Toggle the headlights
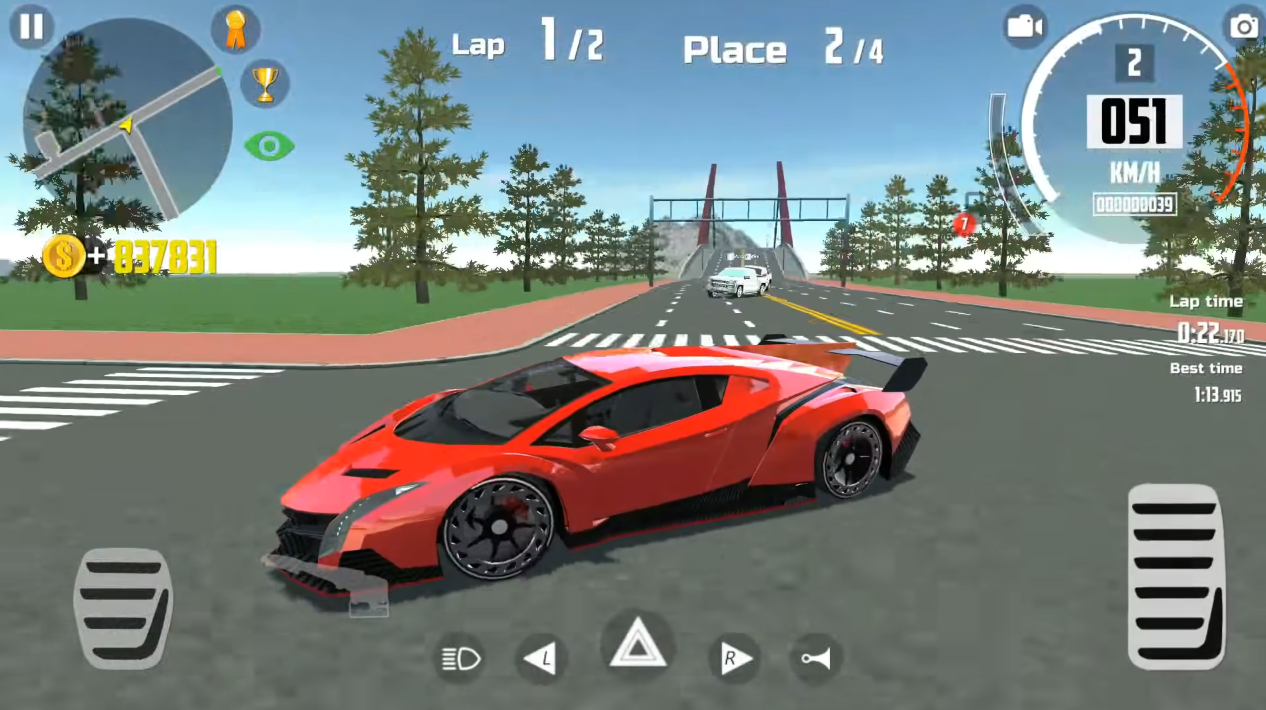The width and height of the screenshot is (1266, 710). (x=462, y=658)
